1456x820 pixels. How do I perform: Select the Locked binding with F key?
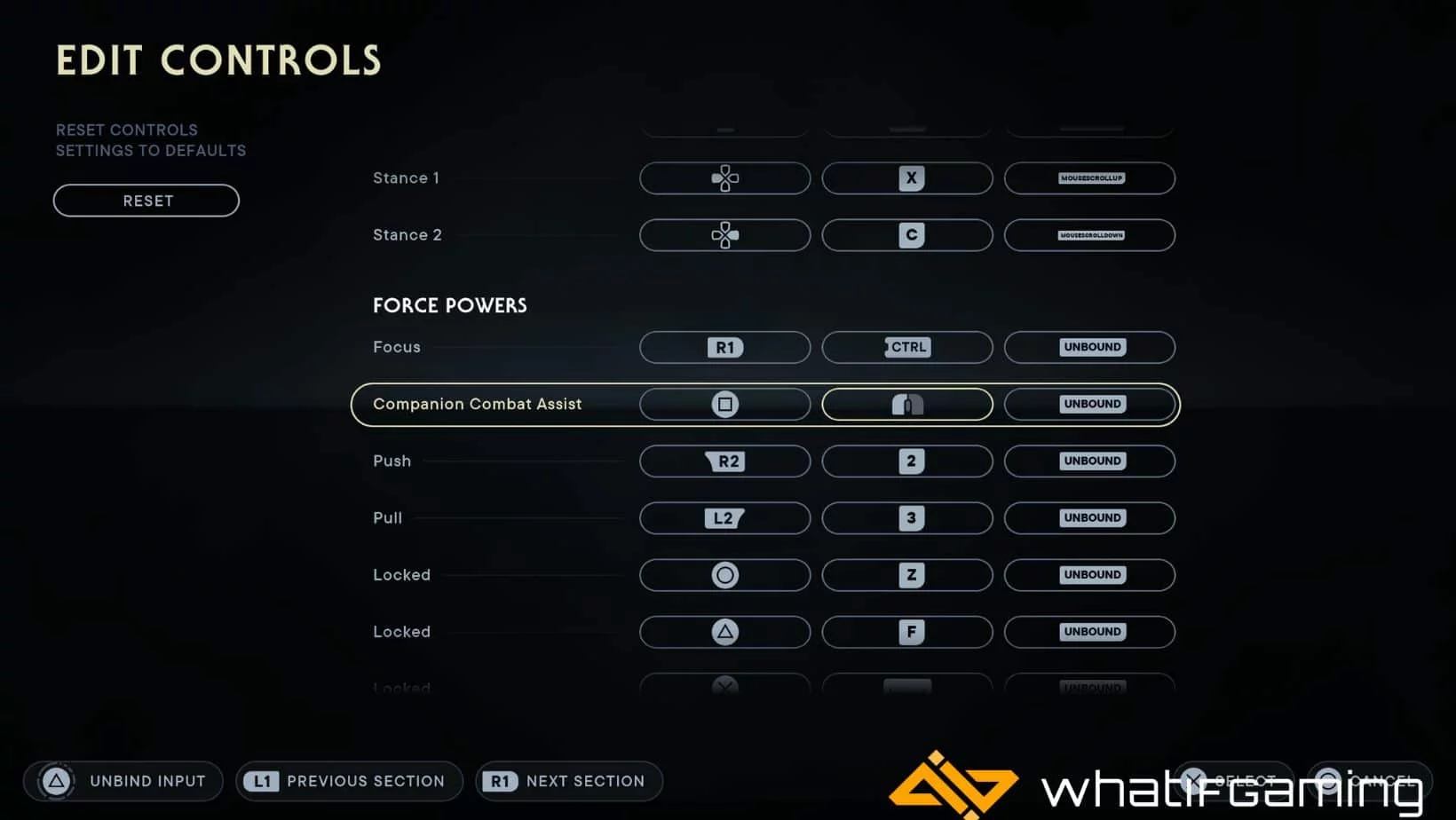(906, 632)
